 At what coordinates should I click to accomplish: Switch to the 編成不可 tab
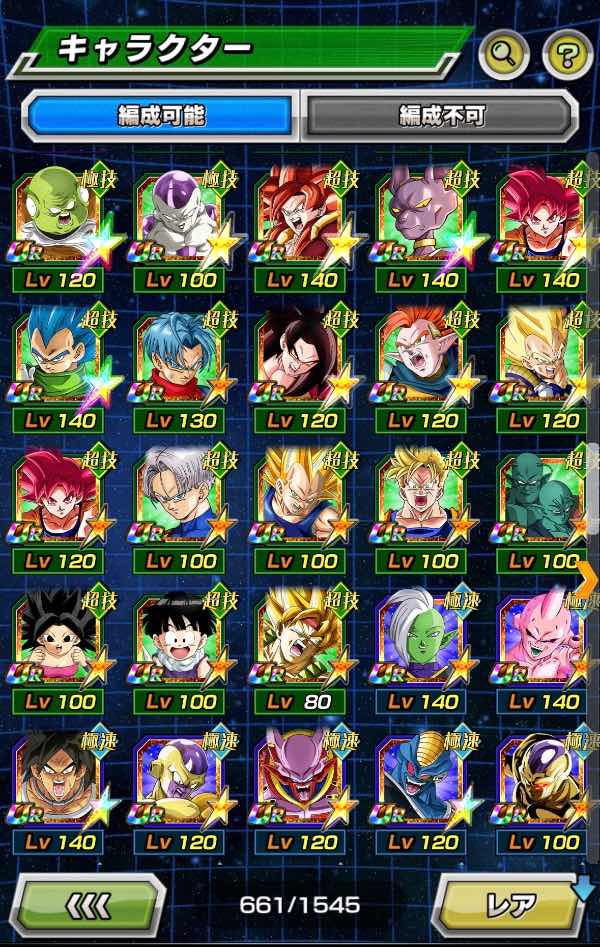point(441,116)
